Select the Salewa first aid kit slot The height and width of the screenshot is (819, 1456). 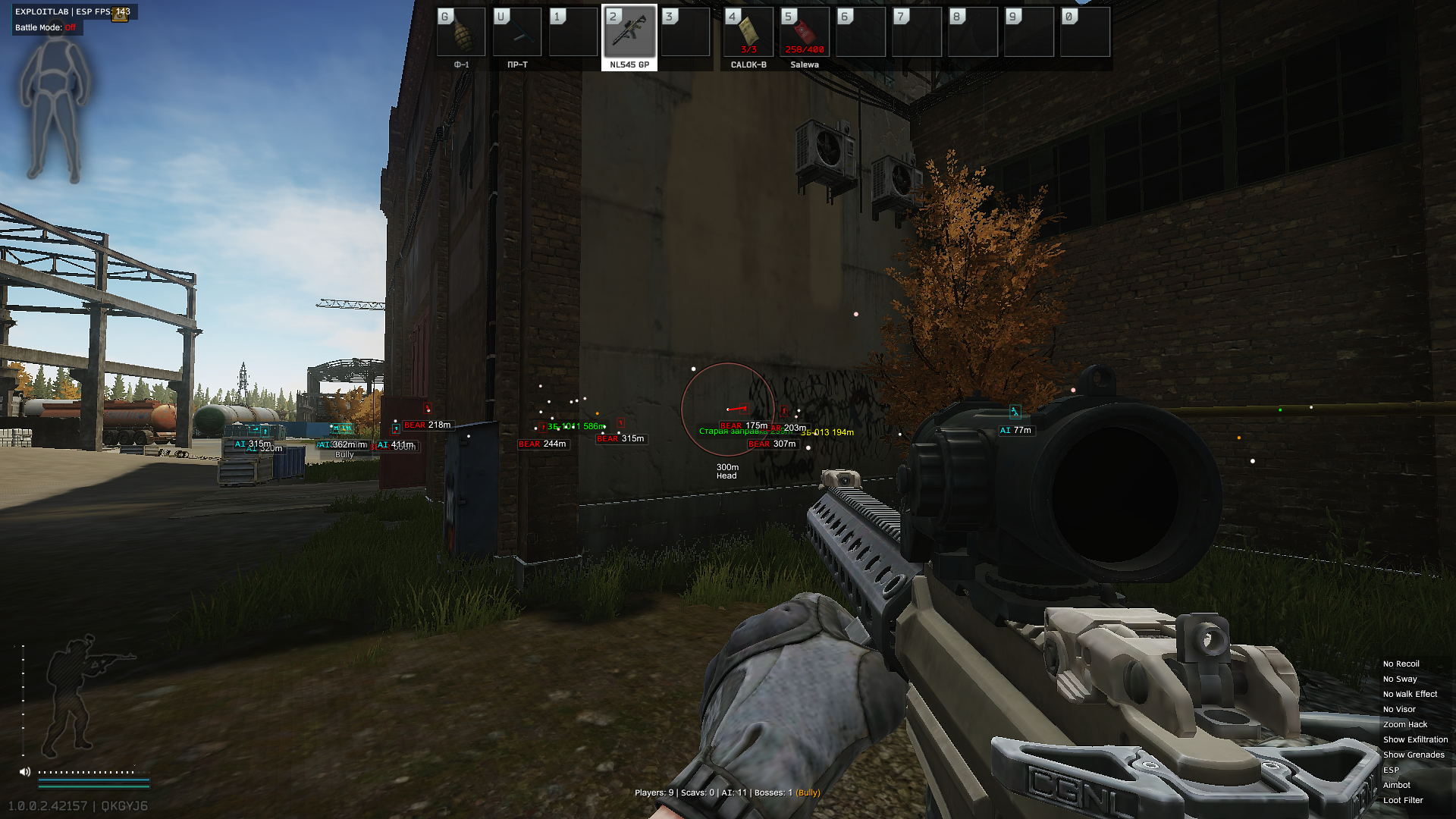[x=805, y=33]
